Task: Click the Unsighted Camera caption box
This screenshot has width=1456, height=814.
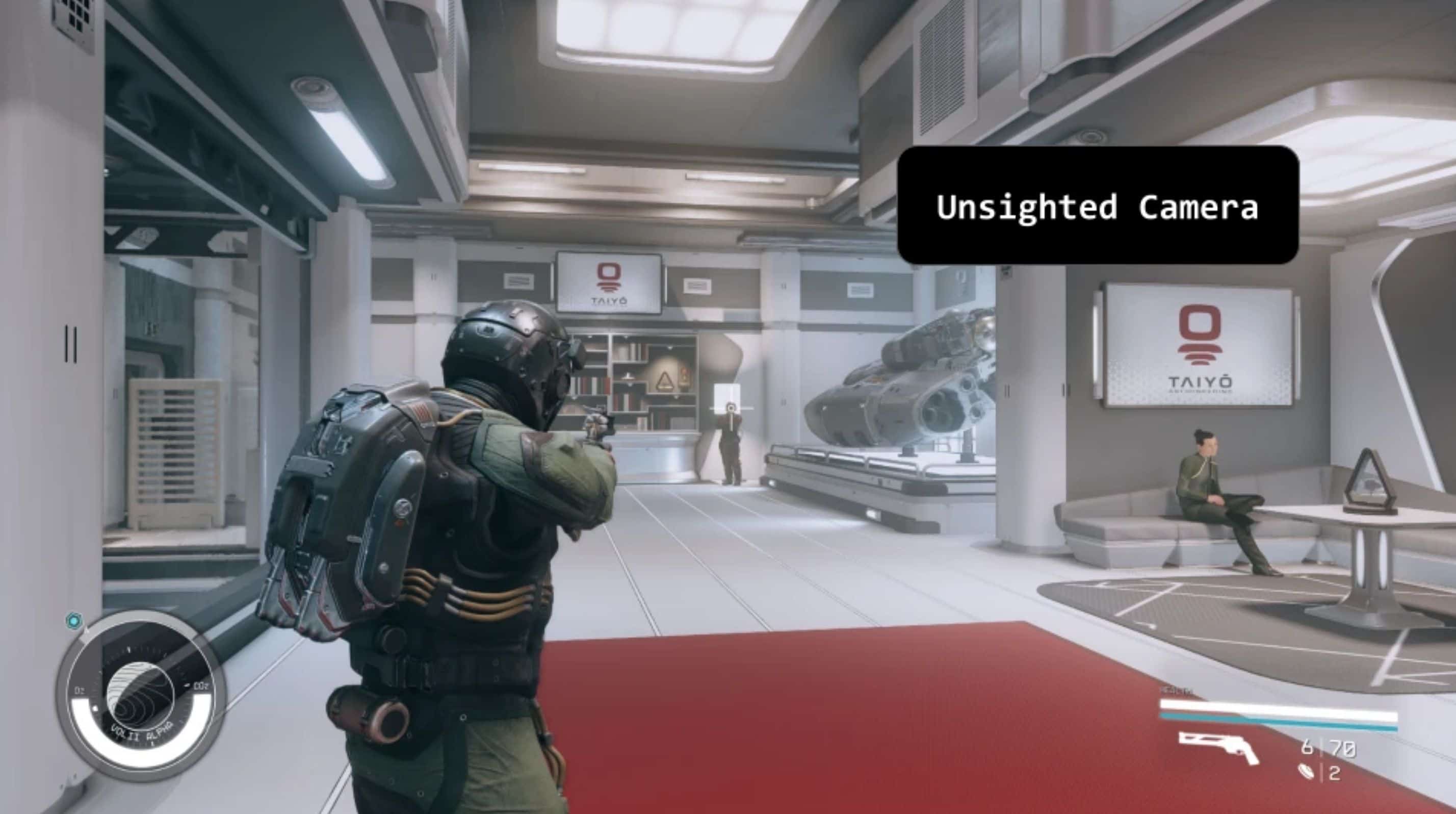Action: pos(1097,205)
